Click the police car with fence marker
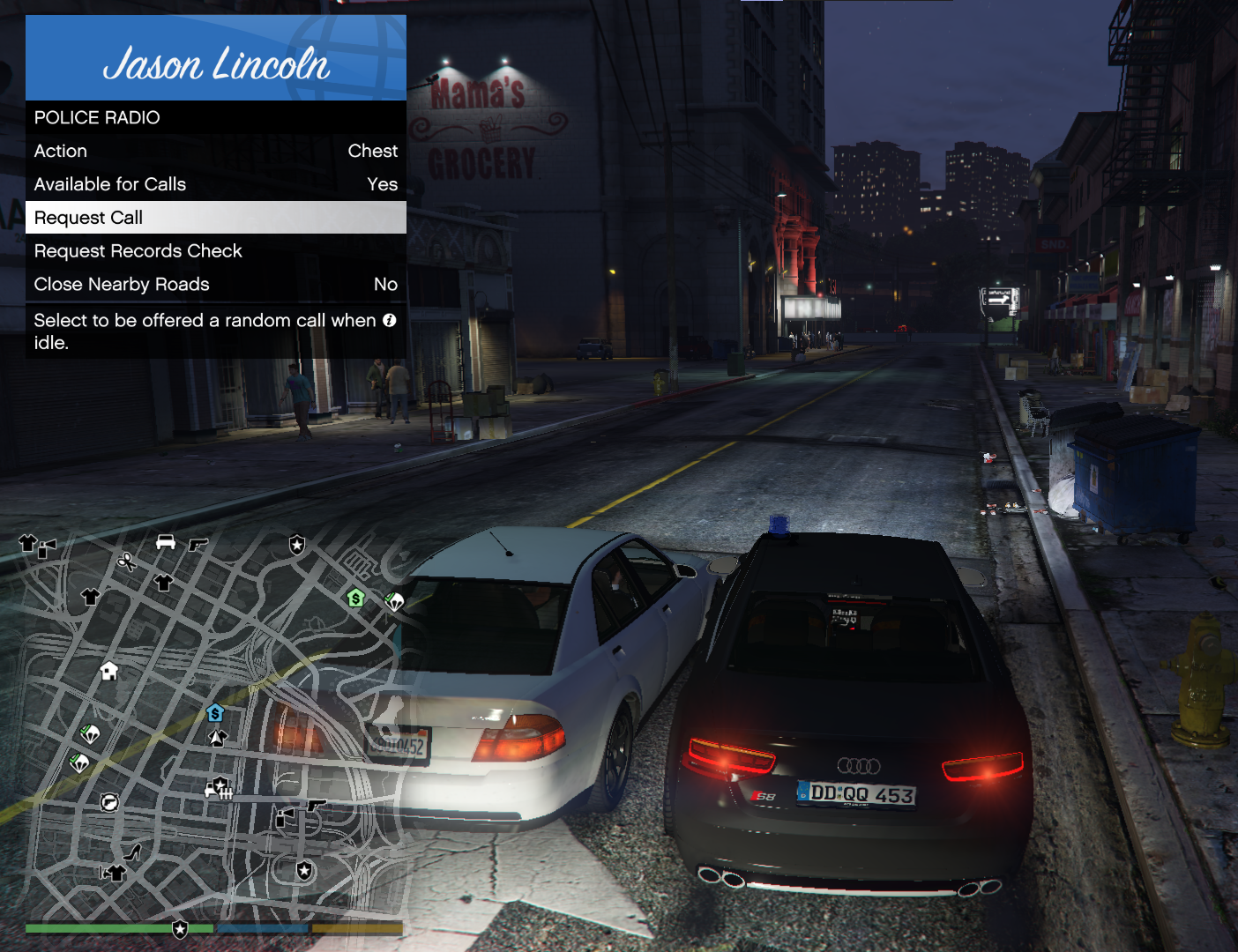Screen dimensions: 1238x952 (219, 786)
